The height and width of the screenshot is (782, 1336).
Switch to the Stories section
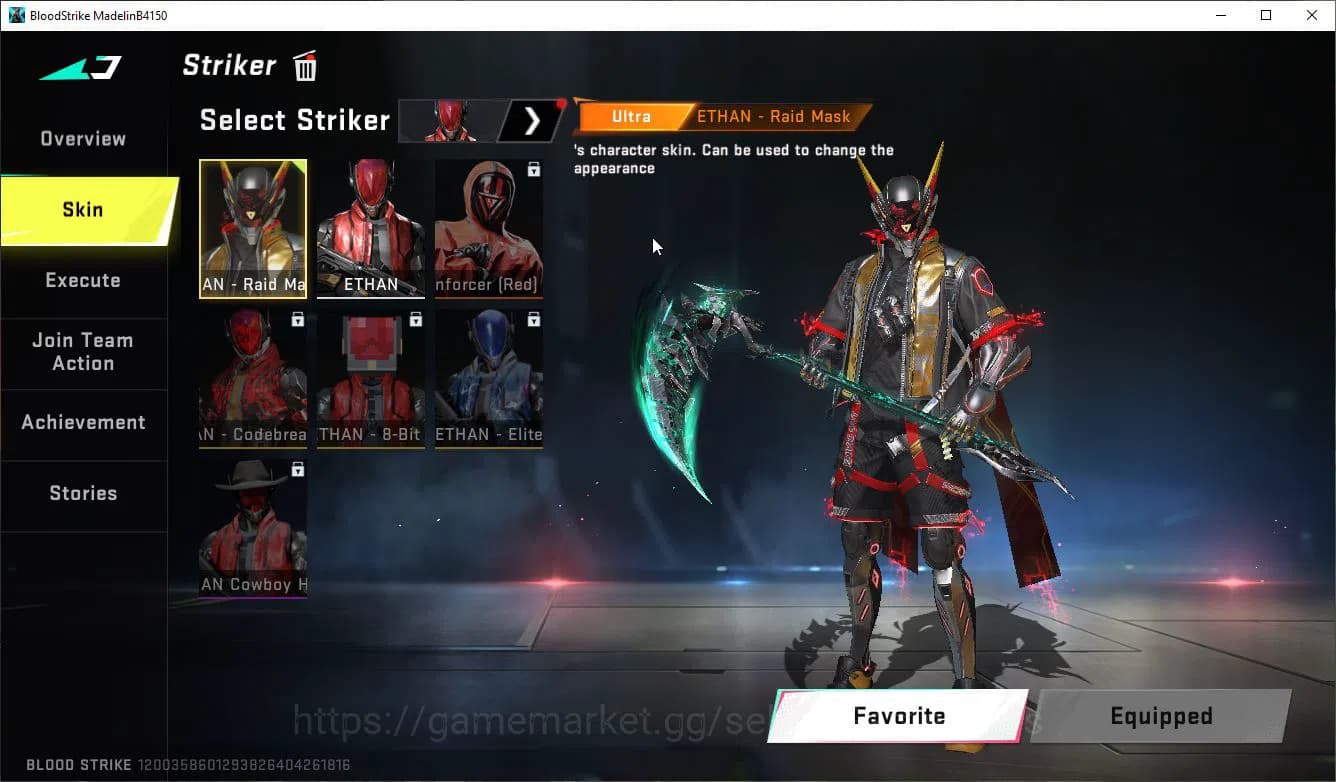83,492
